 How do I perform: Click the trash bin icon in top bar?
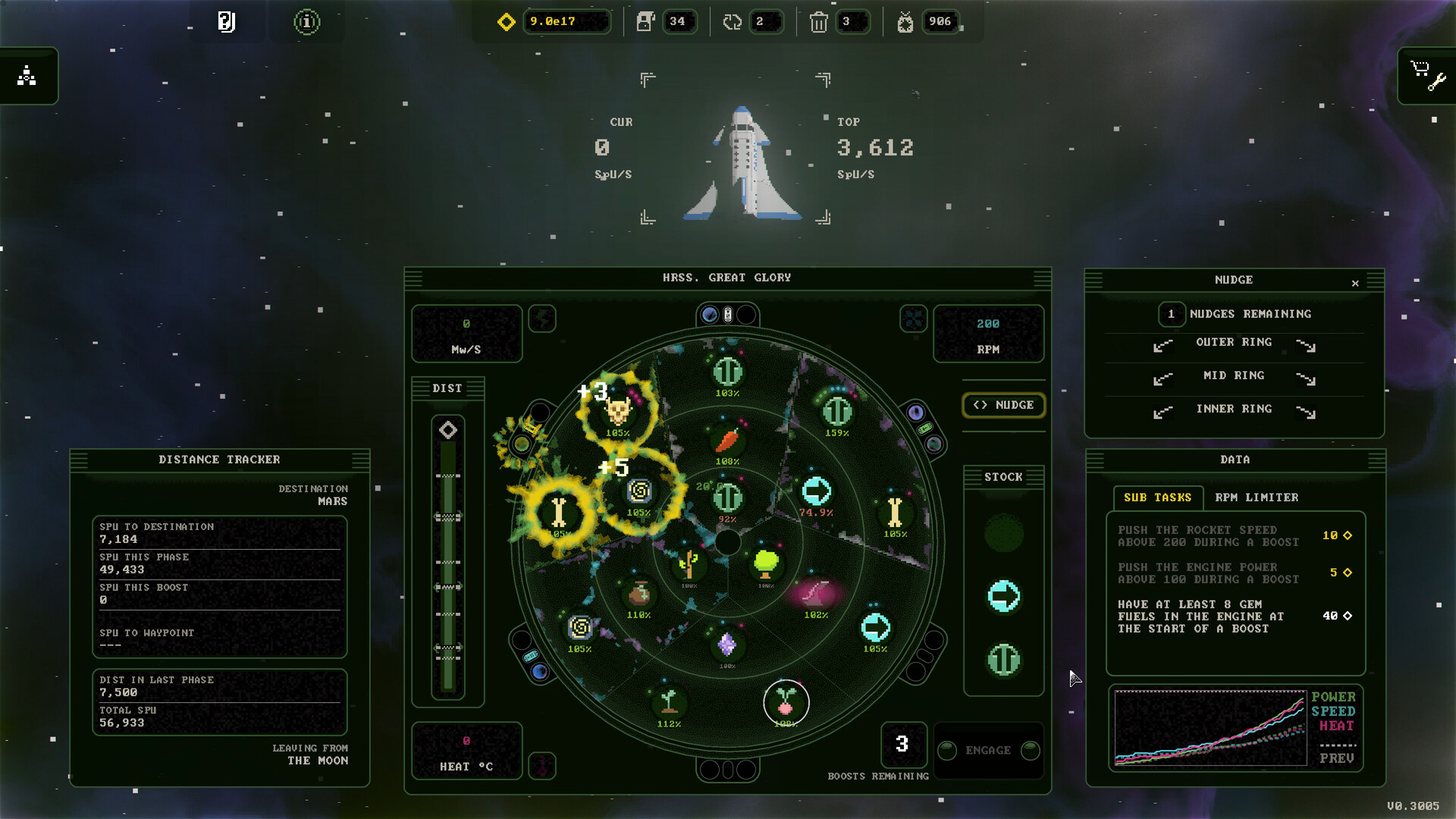820,22
